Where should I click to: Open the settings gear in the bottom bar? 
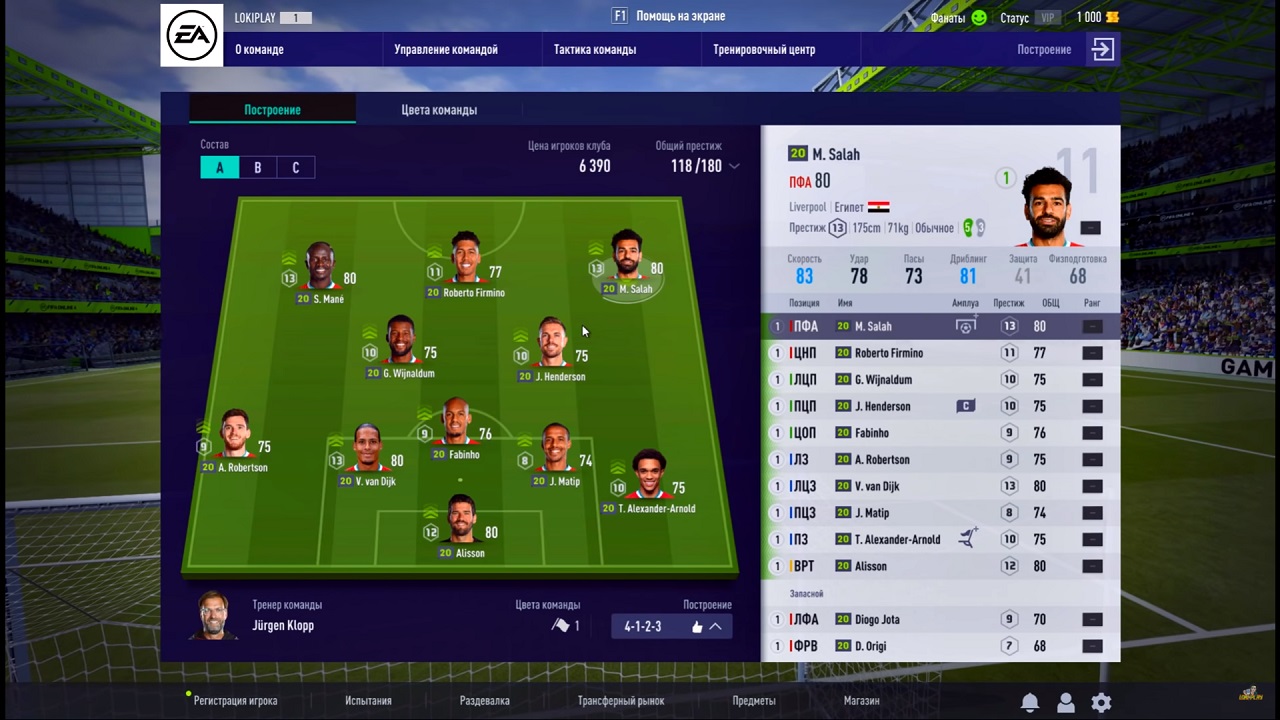click(x=1101, y=702)
